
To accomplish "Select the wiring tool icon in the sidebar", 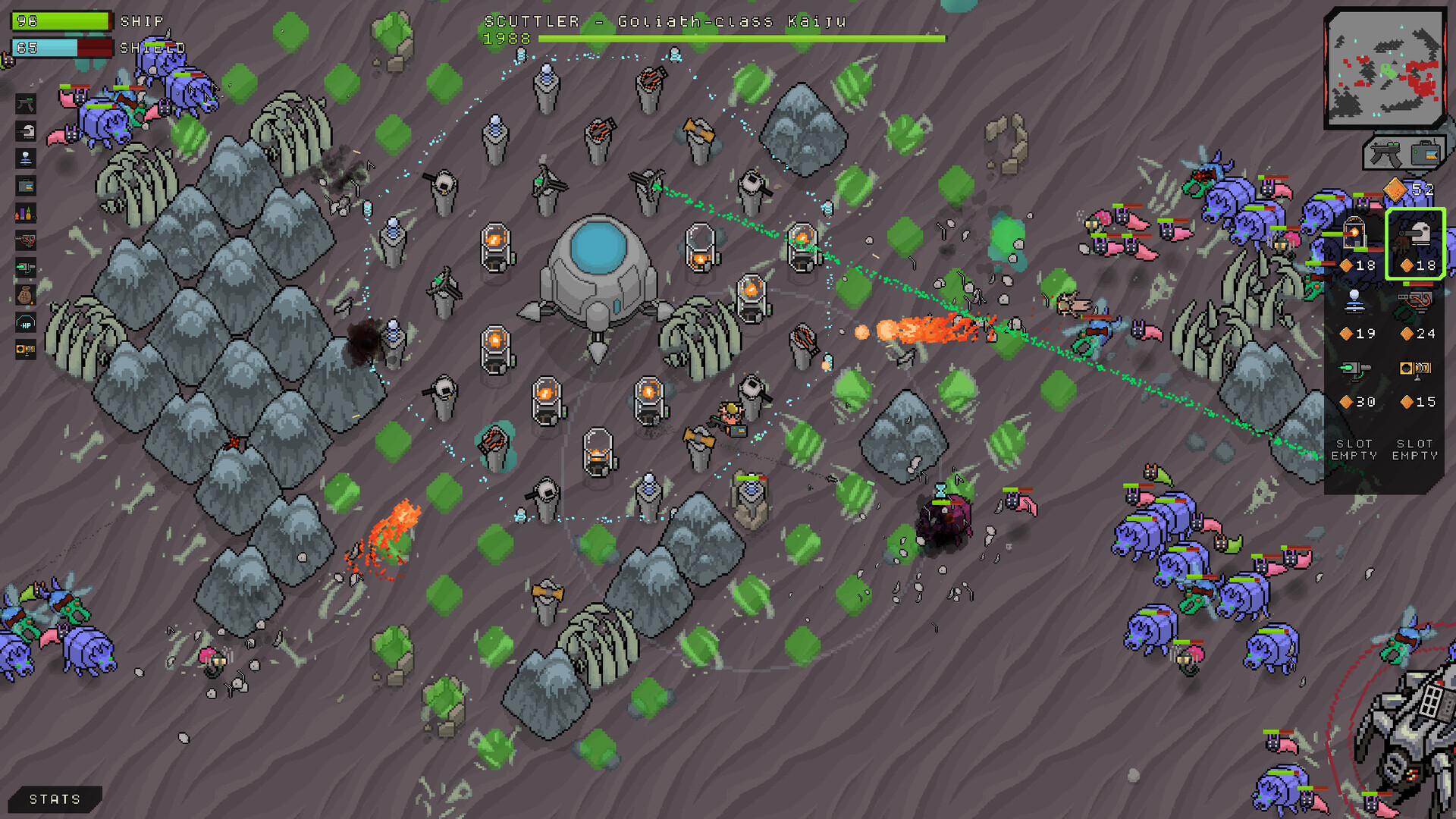I will (x=25, y=239).
